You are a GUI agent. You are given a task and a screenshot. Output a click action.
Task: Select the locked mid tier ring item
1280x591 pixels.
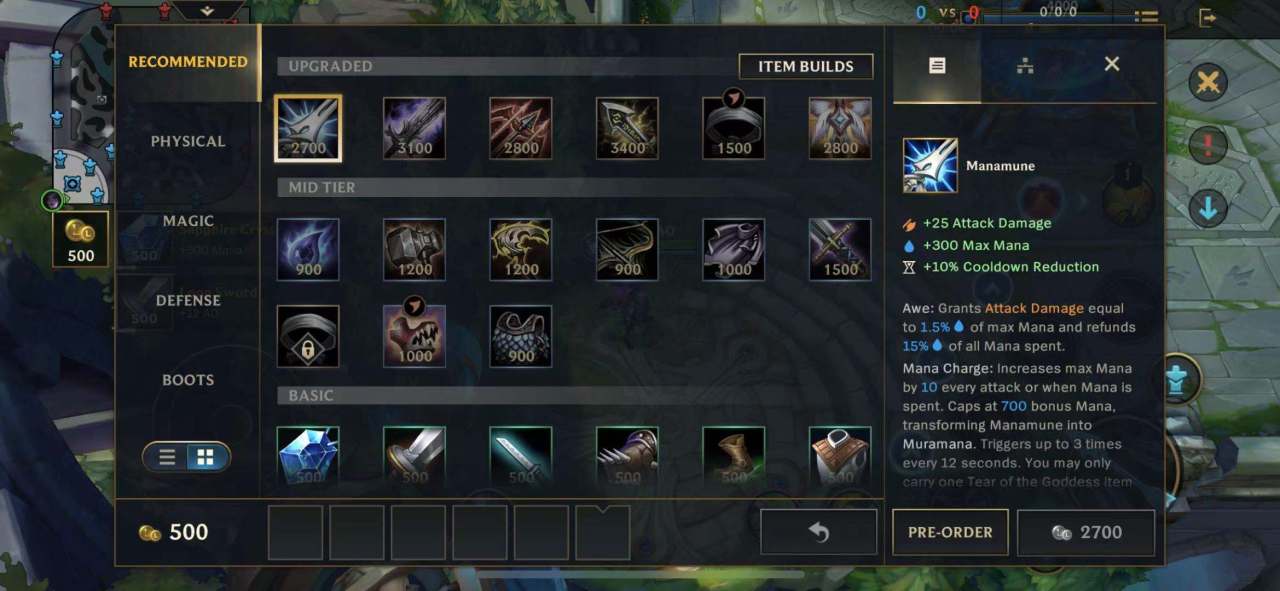pyautogui.click(x=308, y=336)
